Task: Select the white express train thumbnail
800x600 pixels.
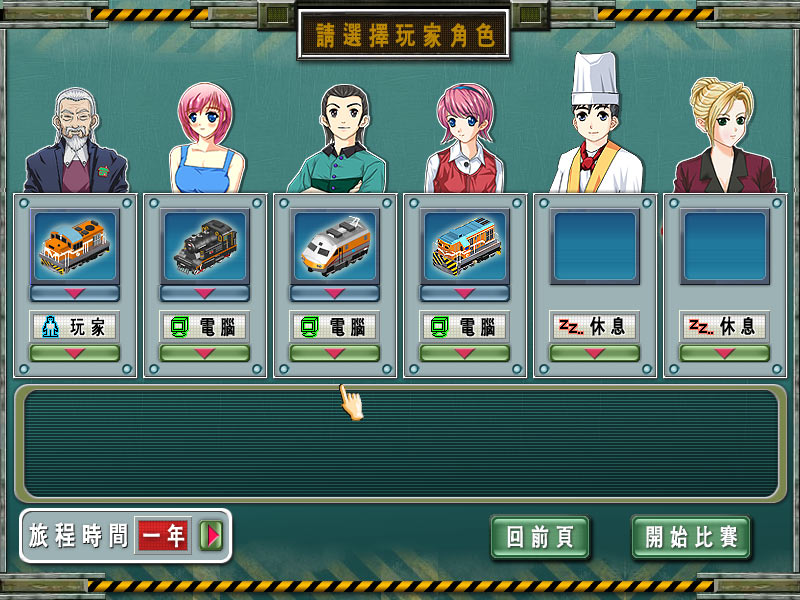Action: click(x=335, y=245)
